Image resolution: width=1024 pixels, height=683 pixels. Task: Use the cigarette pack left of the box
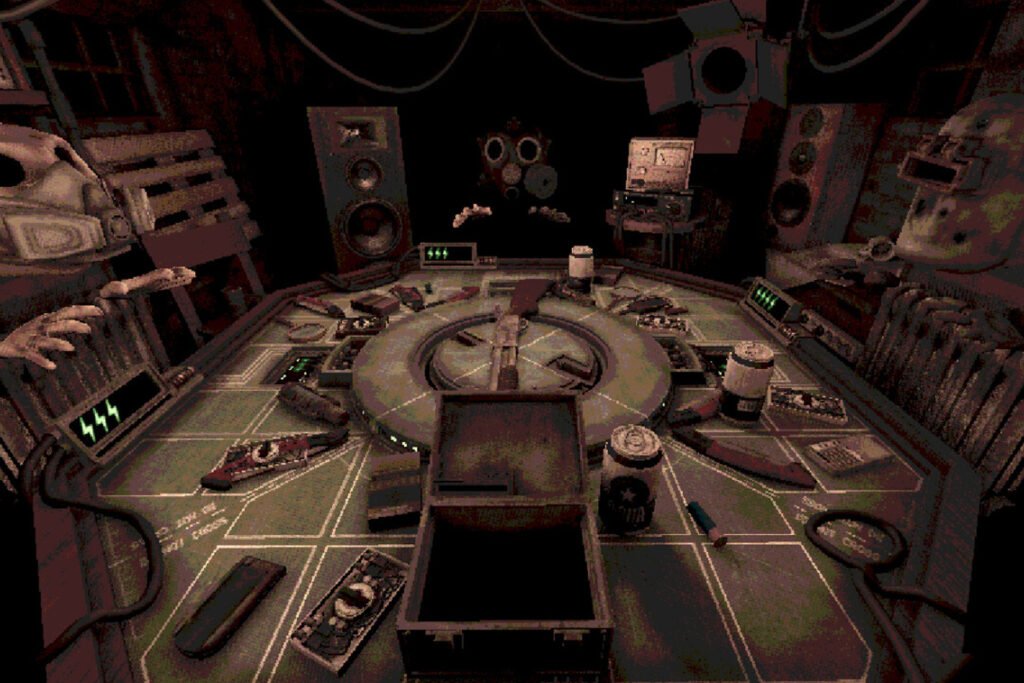[394, 491]
